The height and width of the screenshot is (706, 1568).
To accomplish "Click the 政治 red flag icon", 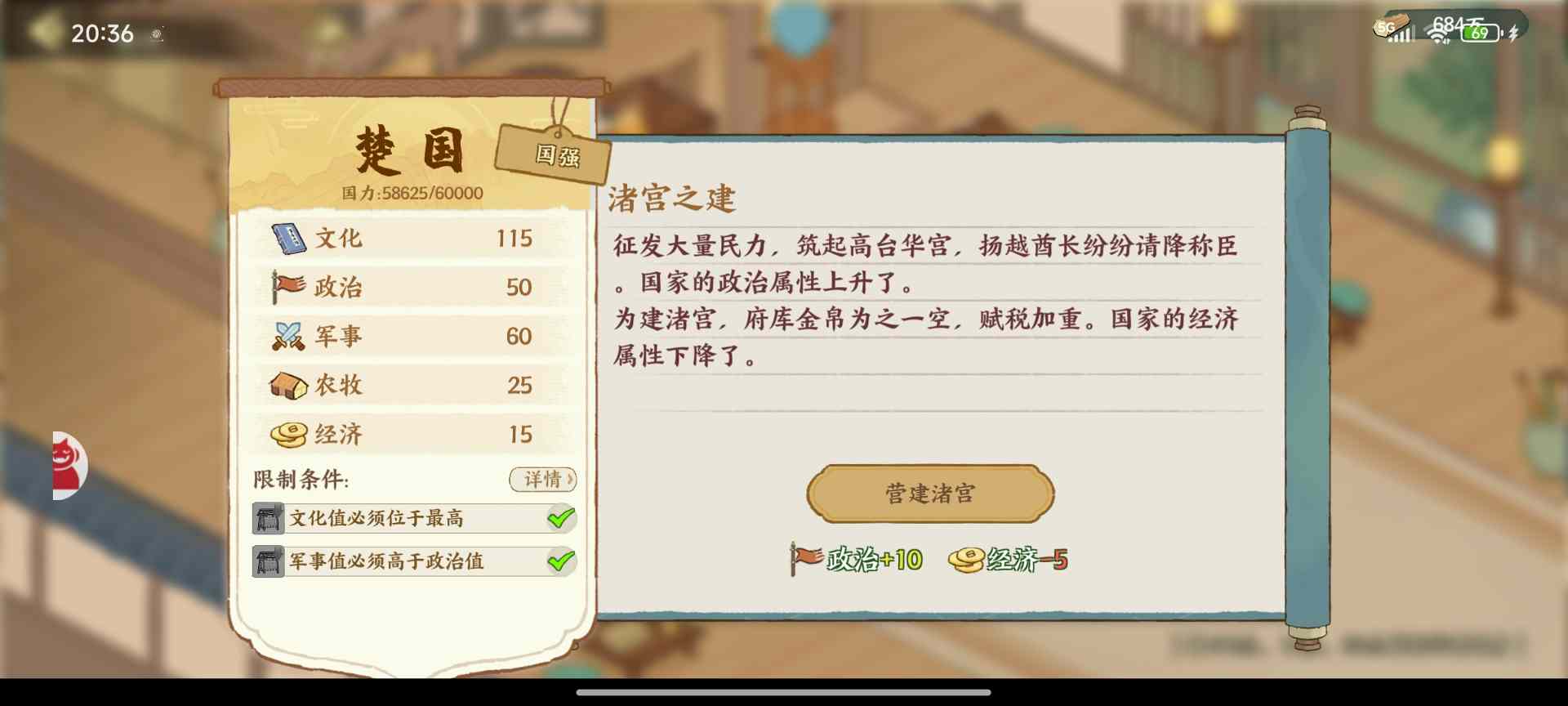I will pos(290,287).
